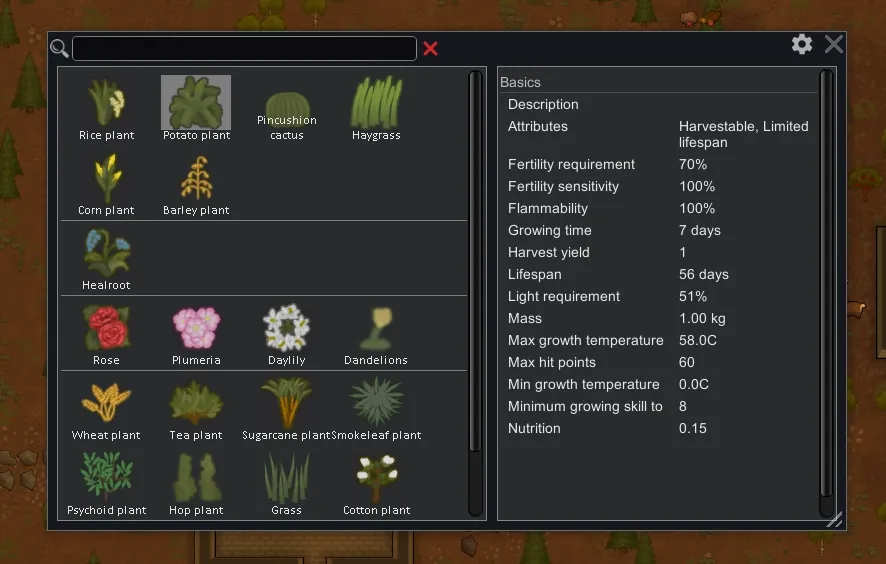Select the Plumeria flower entry
The width and height of the screenshot is (886, 564).
coord(196,333)
